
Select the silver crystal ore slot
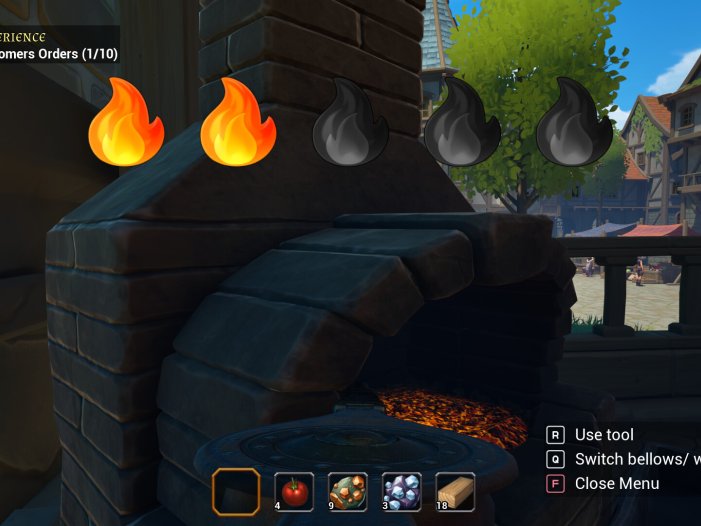[402, 491]
